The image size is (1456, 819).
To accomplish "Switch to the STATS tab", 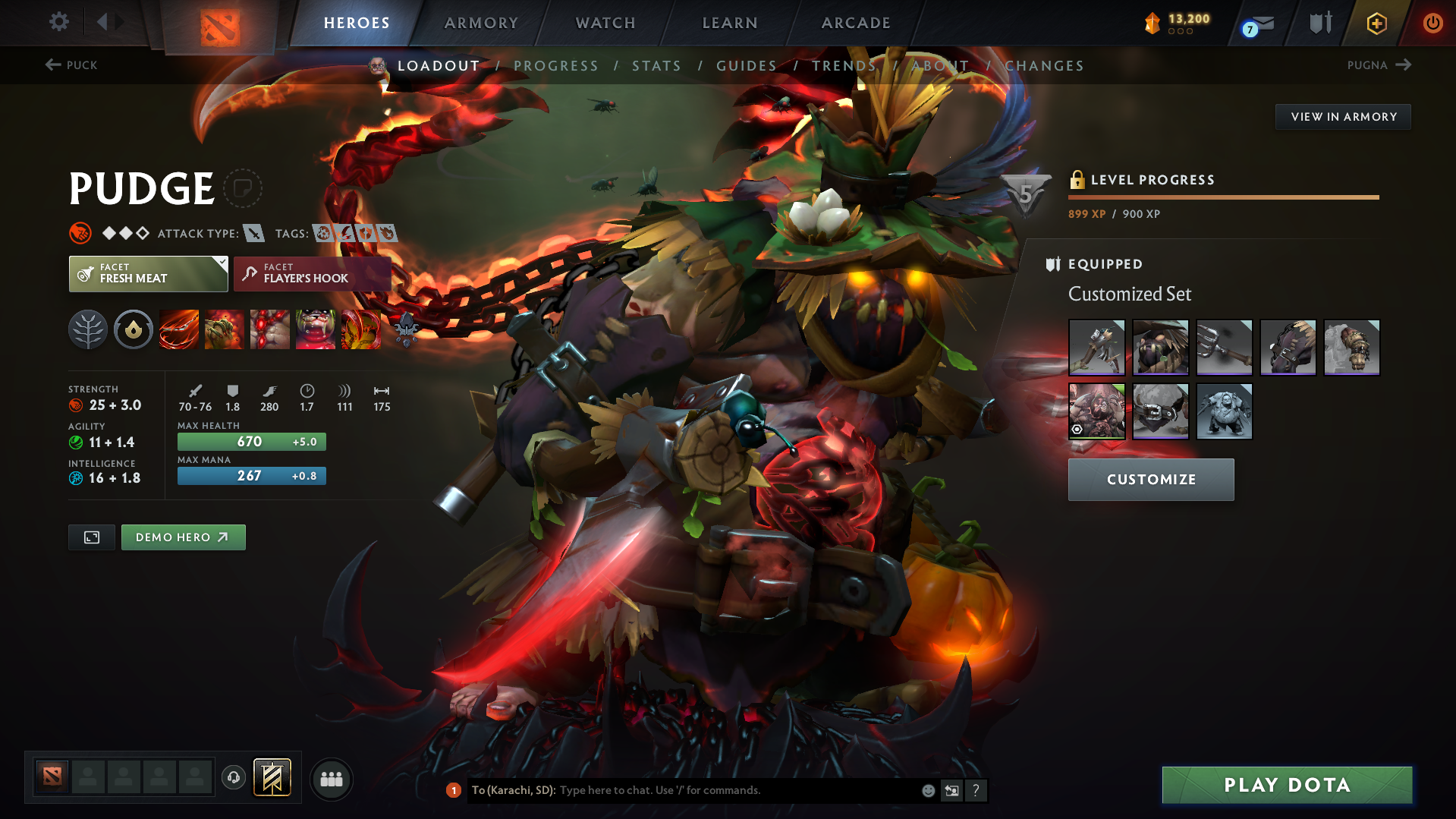I will (x=656, y=65).
